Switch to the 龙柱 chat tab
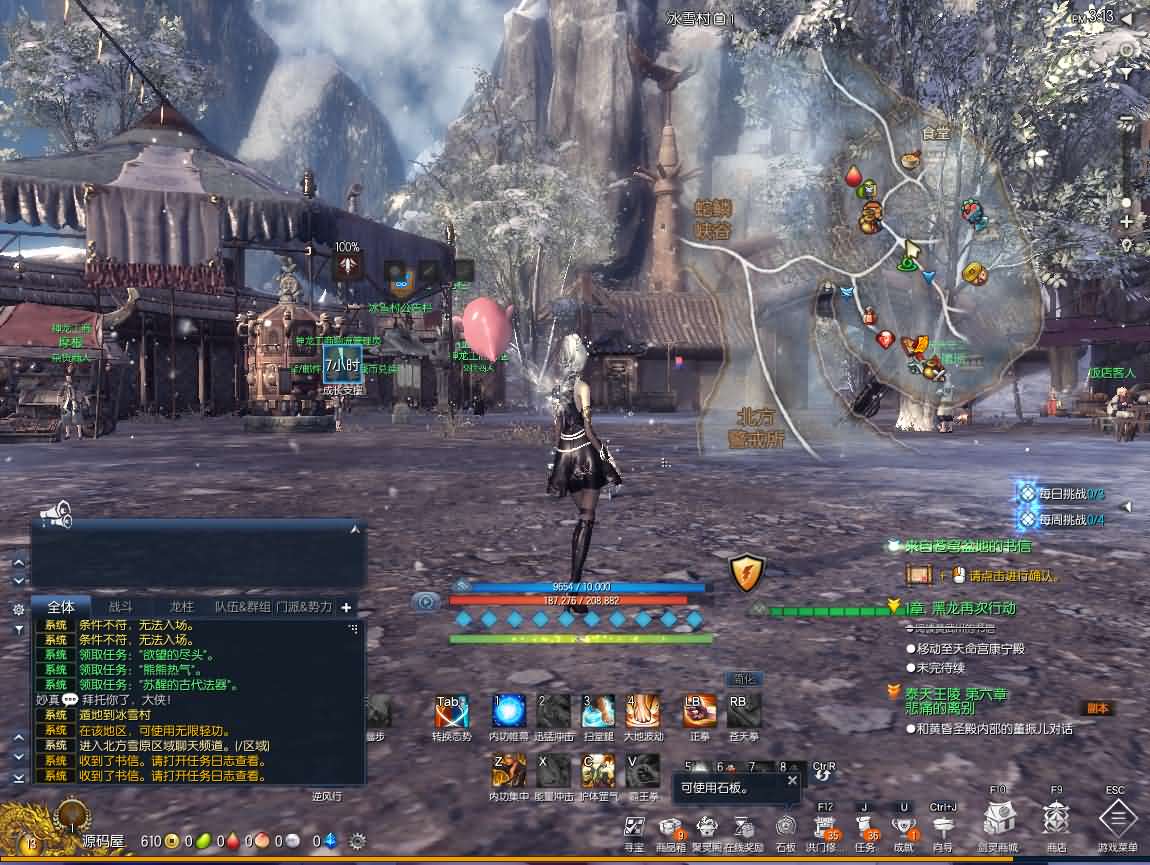Image resolution: width=1150 pixels, height=865 pixels. coord(181,607)
